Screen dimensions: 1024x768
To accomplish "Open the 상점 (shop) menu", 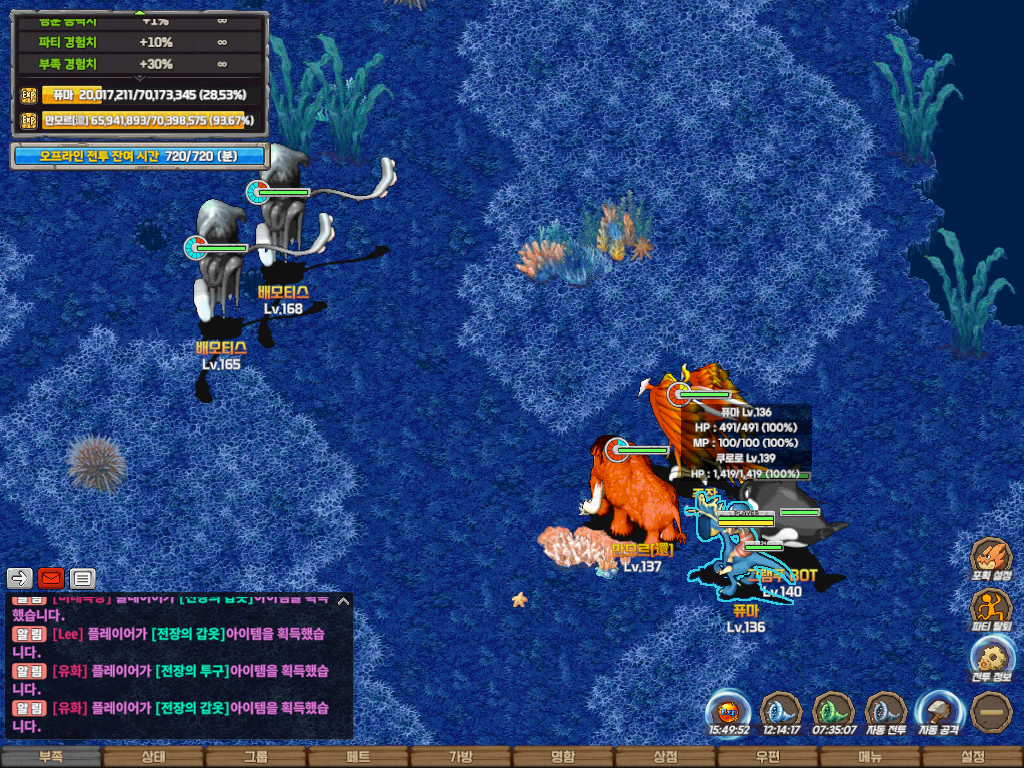I will pyautogui.click(x=665, y=757).
